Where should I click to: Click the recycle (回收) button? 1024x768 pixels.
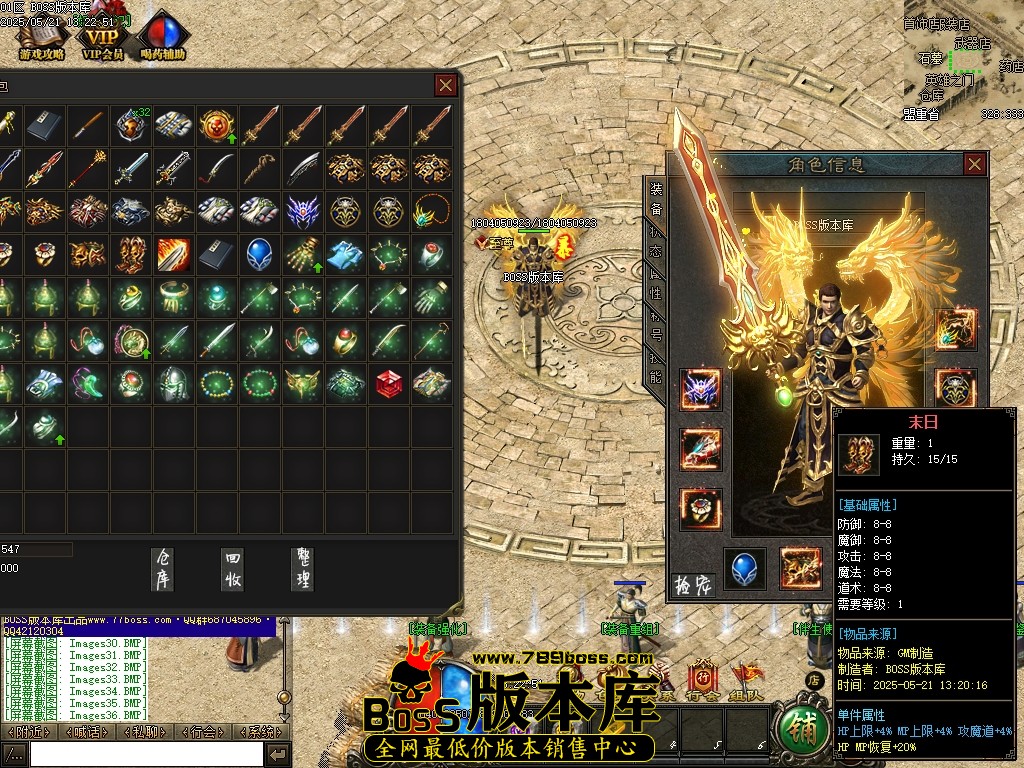[233, 569]
